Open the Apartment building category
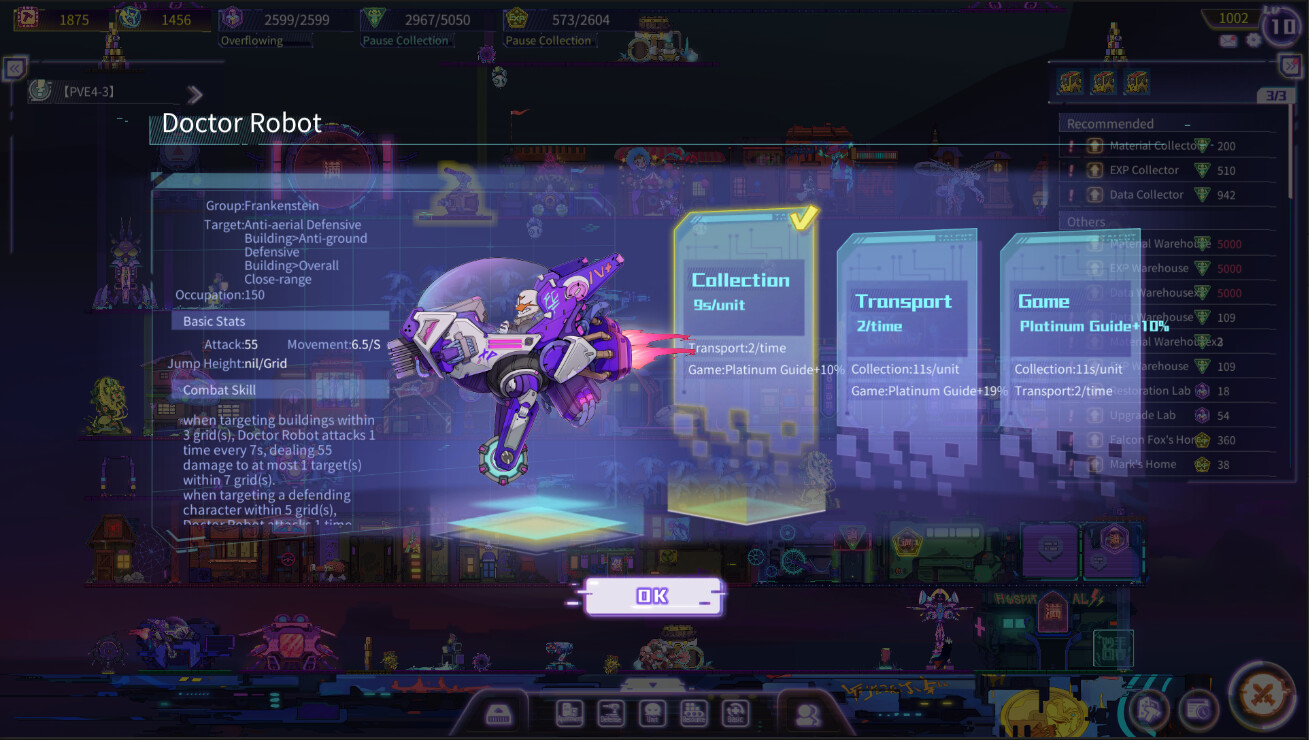The height and width of the screenshot is (740, 1309). point(569,711)
